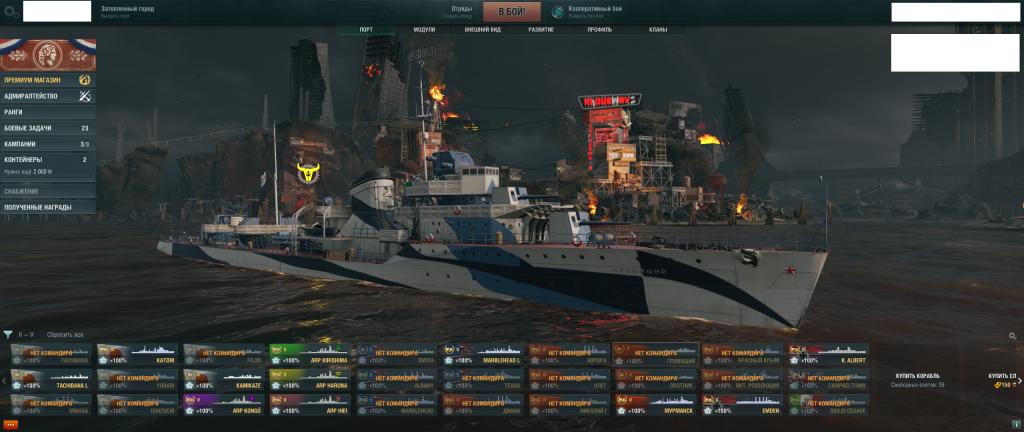The height and width of the screenshot is (432, 1024).
Task: Open the ВНЕШНИЙ ВИД tab
Action: click(482, 30)
